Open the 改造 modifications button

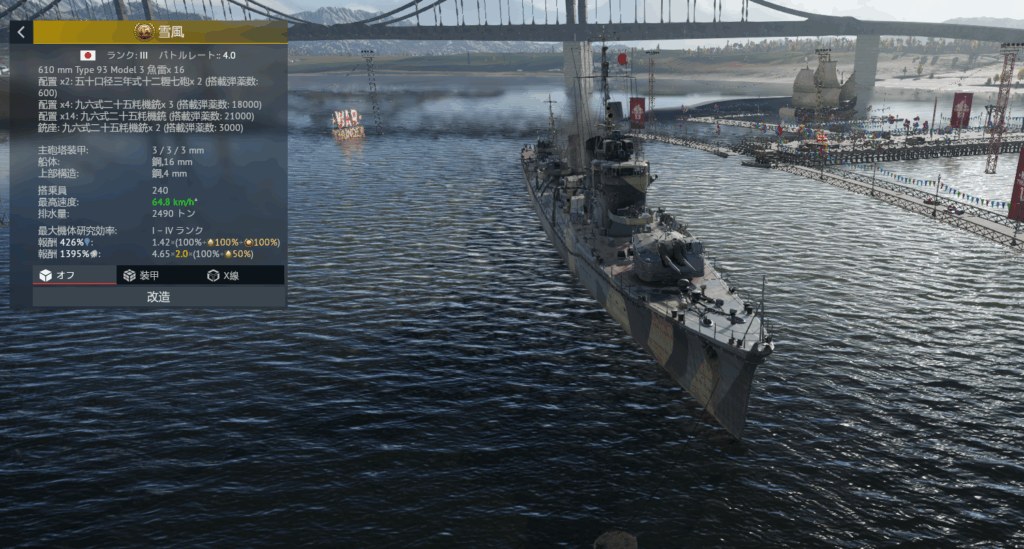[x=159, y=296]
